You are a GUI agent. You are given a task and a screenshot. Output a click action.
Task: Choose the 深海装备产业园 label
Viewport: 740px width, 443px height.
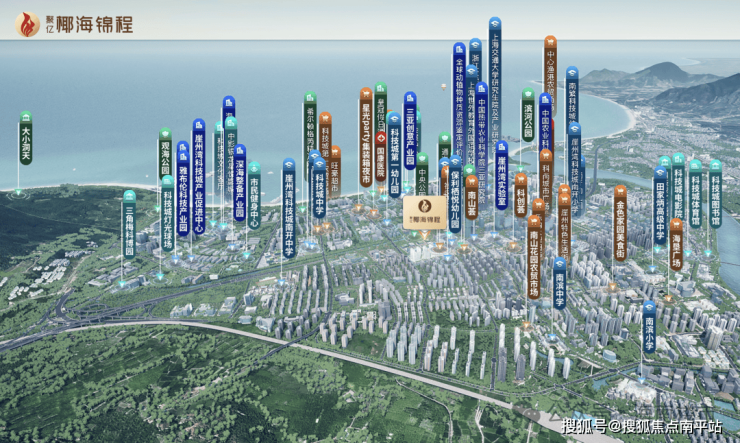point(240,183)
